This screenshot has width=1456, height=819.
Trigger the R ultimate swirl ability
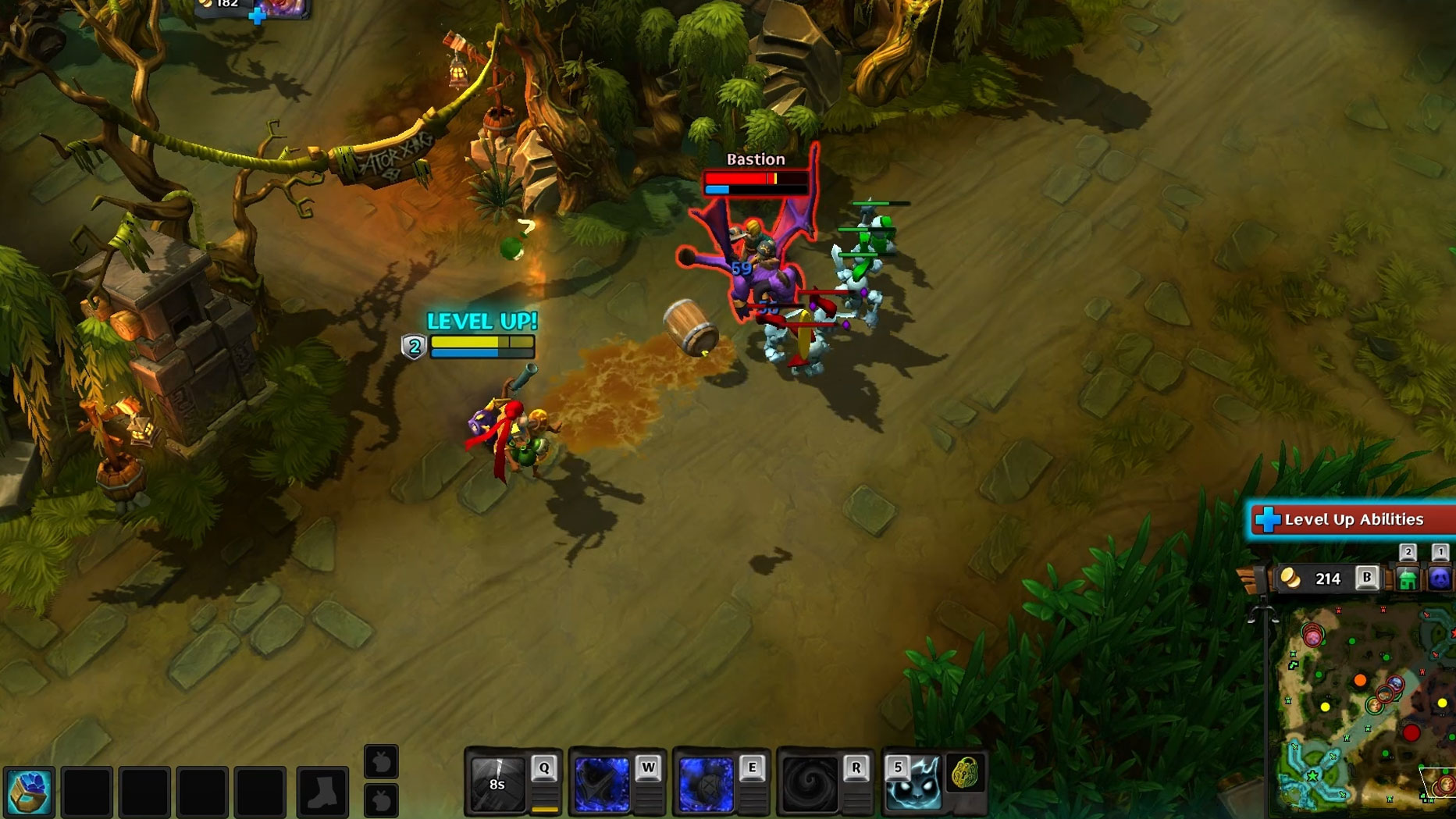pyautogui.click(x=809, y=784)
